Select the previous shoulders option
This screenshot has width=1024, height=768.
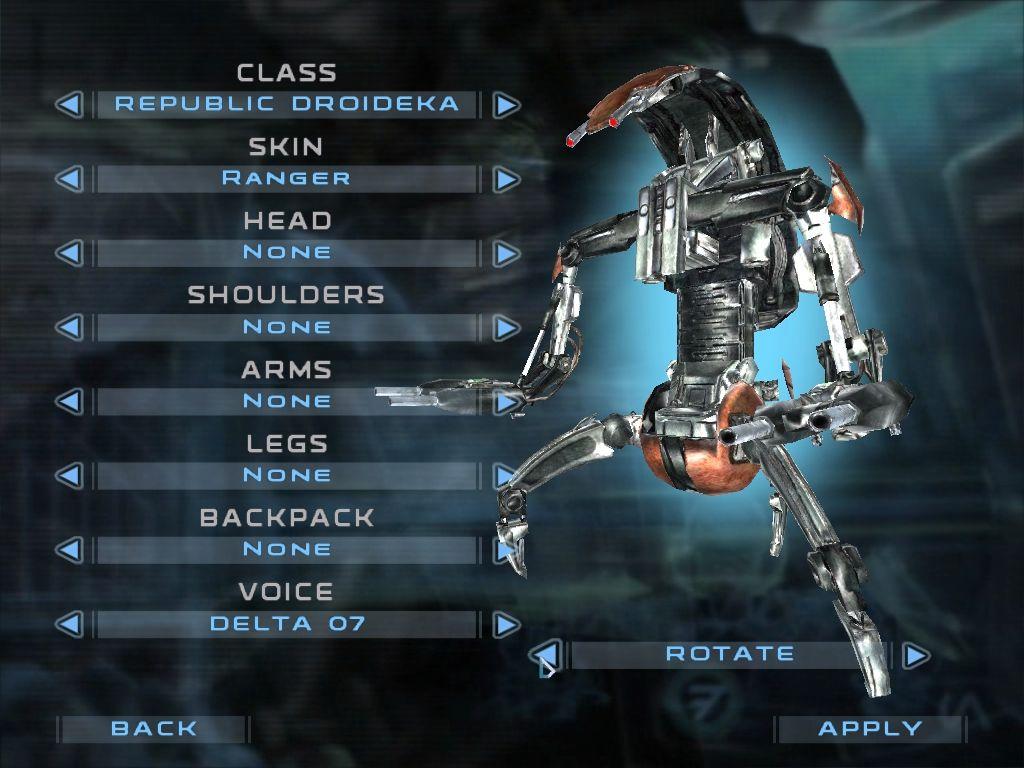68,327
